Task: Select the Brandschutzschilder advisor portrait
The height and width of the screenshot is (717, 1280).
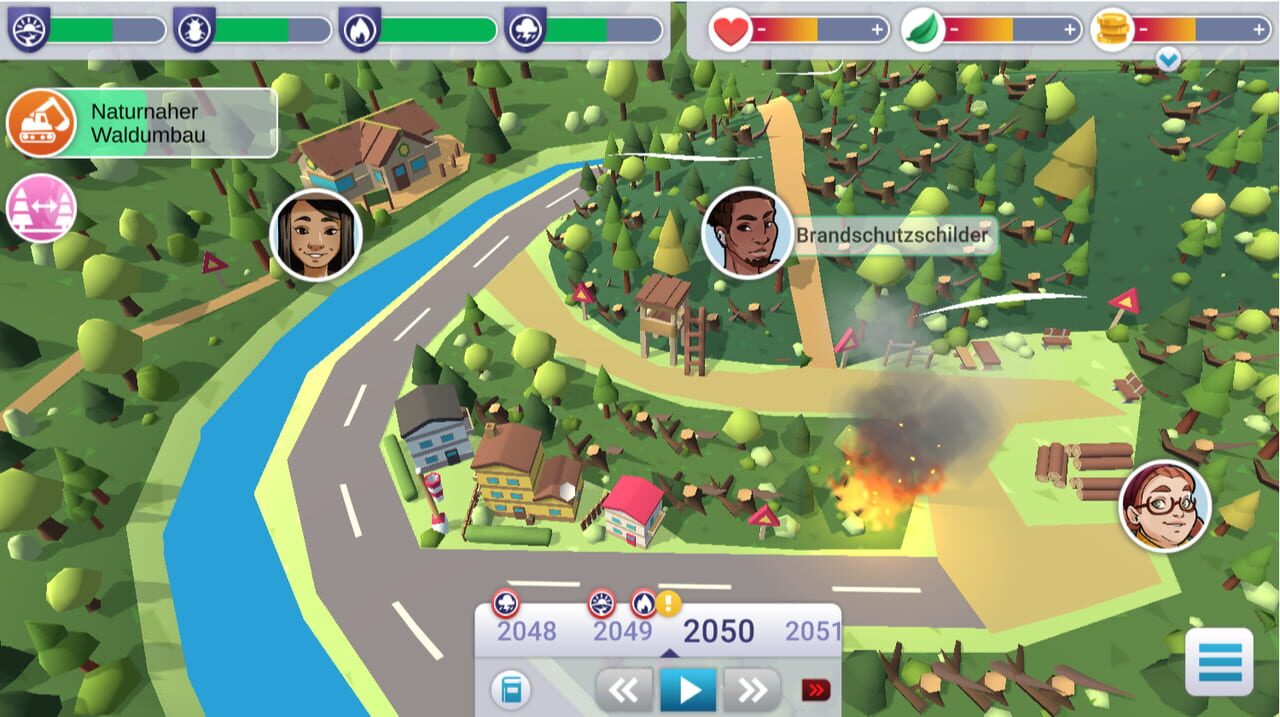Action: [x=748, y=234]
